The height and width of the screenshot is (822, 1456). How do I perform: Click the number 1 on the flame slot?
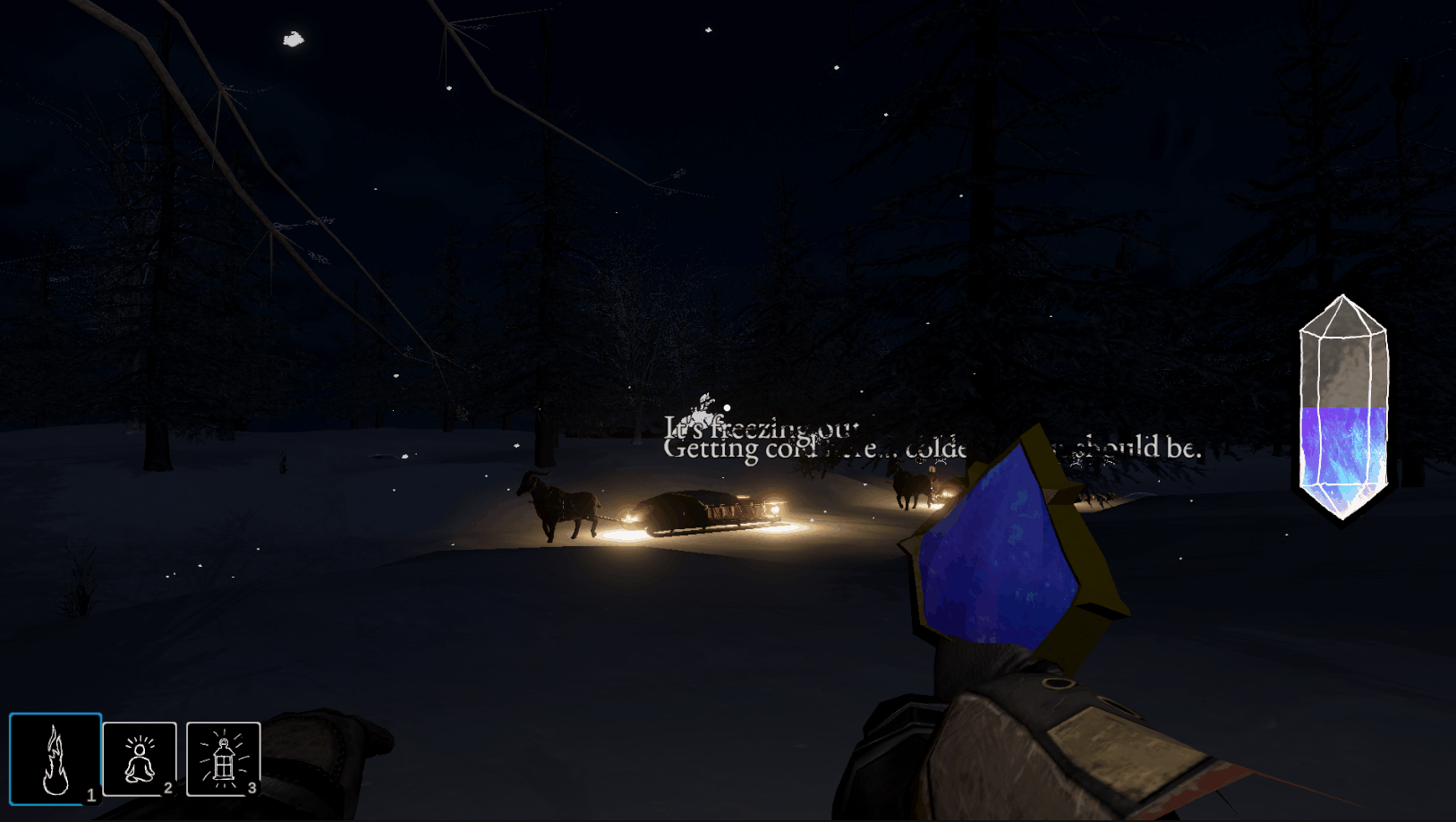coord(89,792)
